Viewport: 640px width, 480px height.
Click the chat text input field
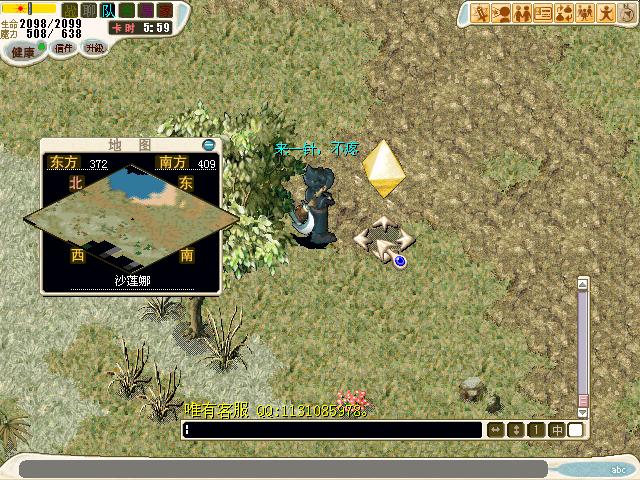click(332, 430)
